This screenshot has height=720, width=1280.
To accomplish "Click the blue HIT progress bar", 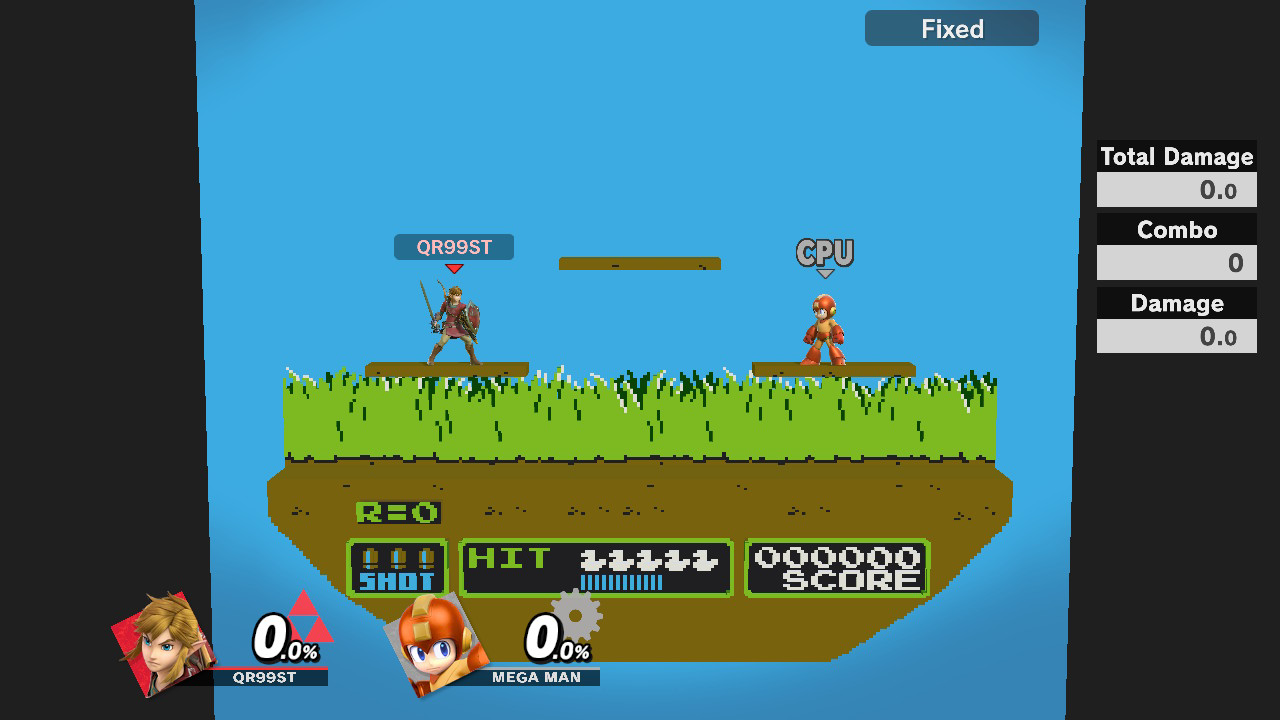I will [x=621, y=580].
